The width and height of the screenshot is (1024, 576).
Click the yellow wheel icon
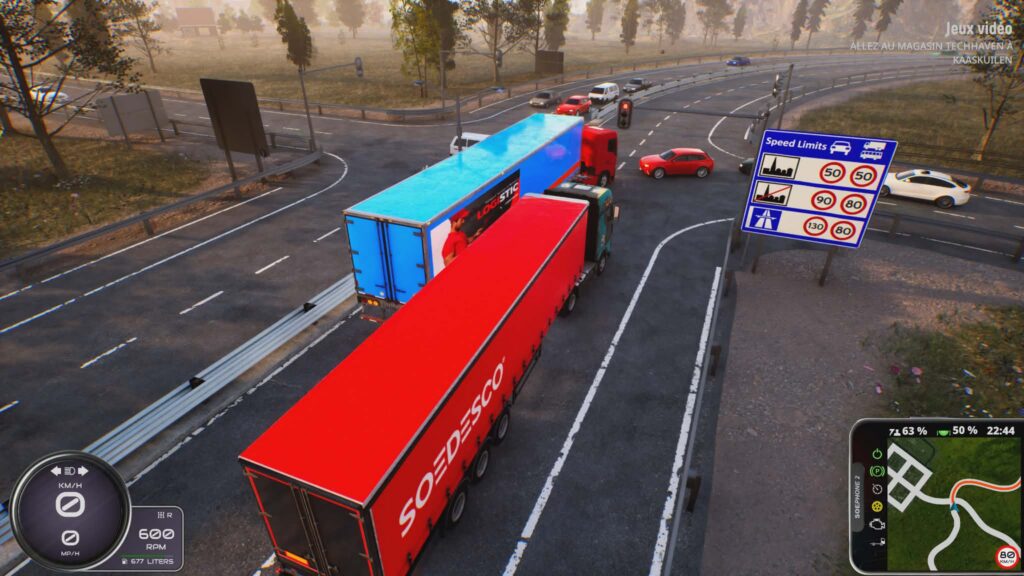[877, 507]
